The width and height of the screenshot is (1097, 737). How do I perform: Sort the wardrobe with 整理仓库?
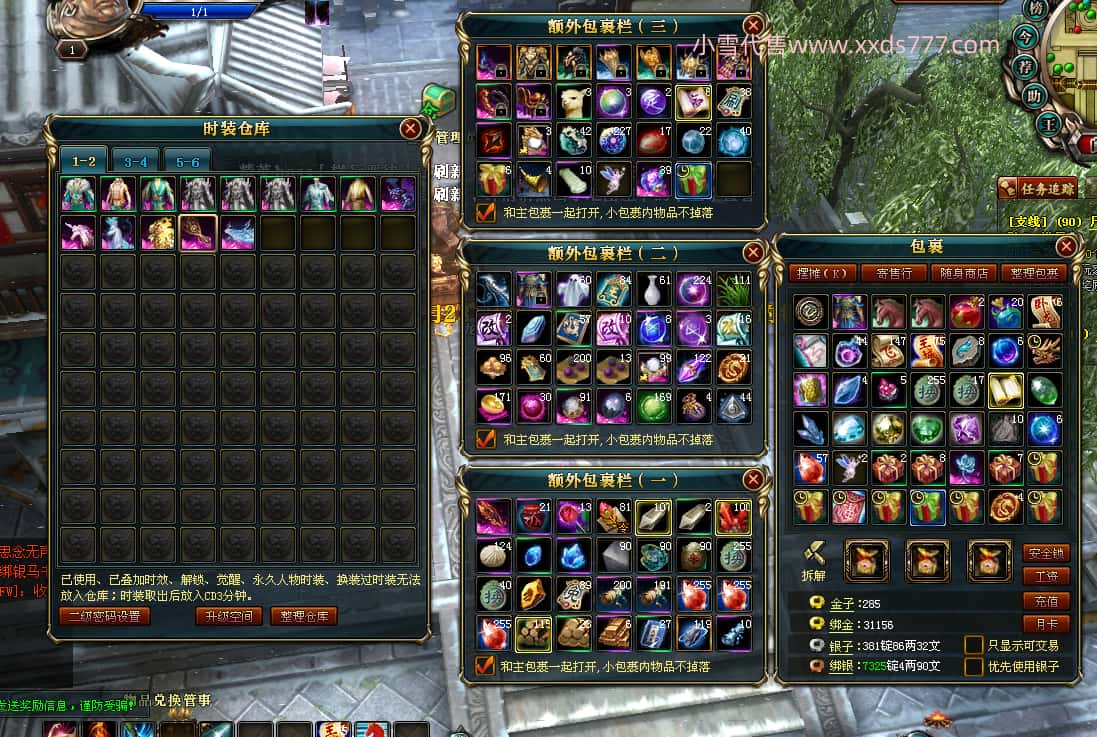(x=304, y=616)
